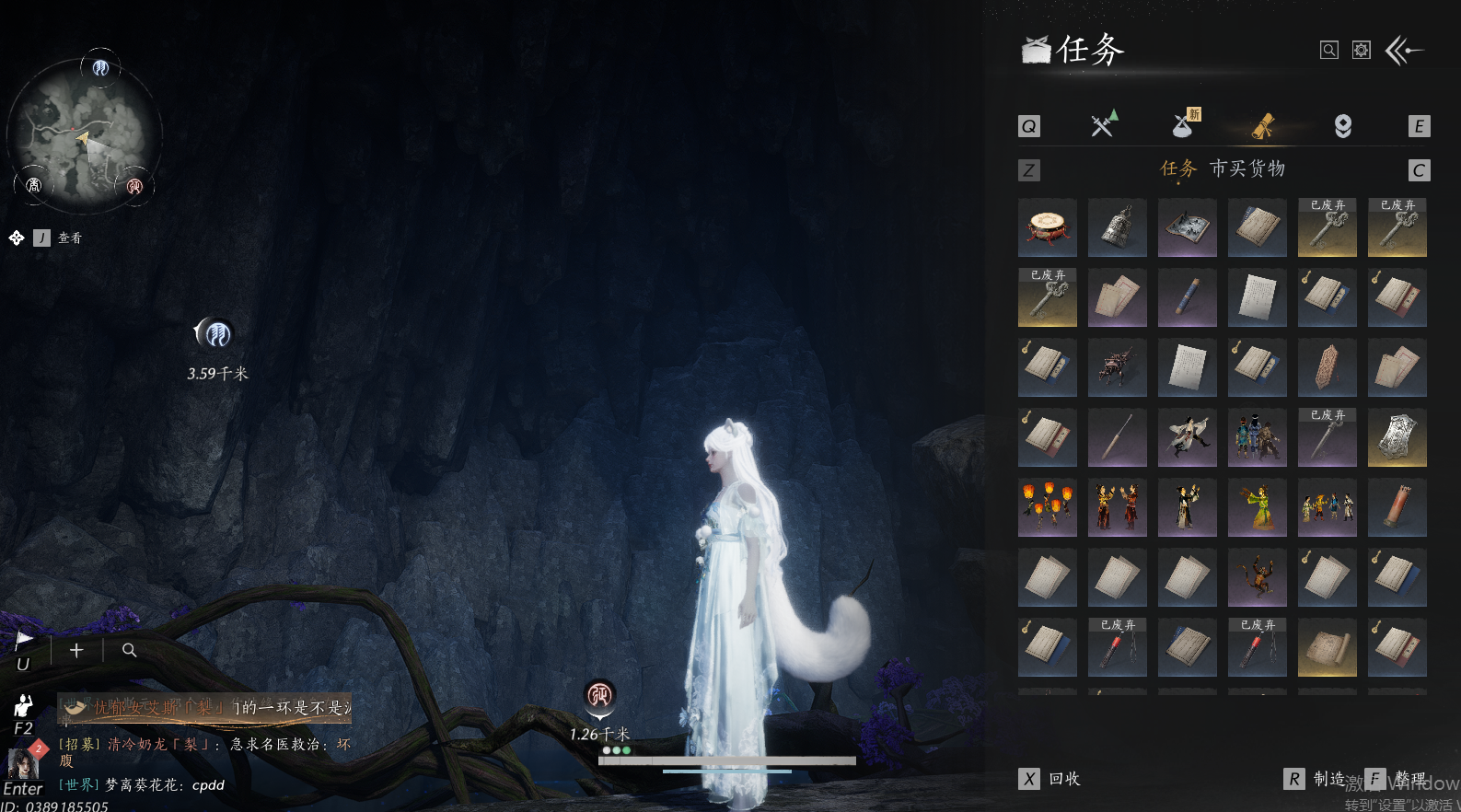Select the scroll quest items tab
This screenshot has width=1461, height=812.
(1263, 126)
